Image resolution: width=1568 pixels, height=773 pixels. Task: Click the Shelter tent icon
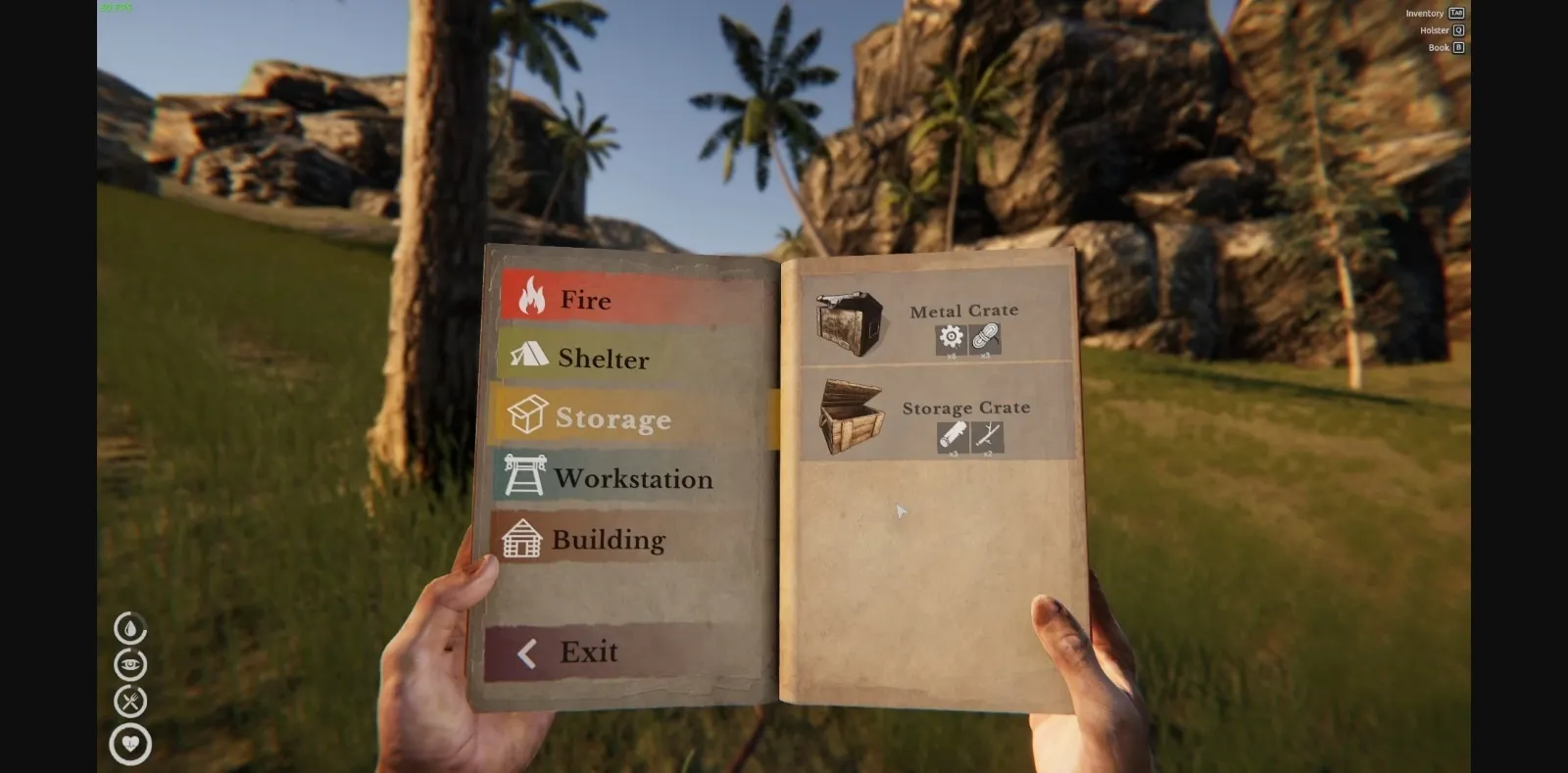pyautogui.click(x=529, y=358)
